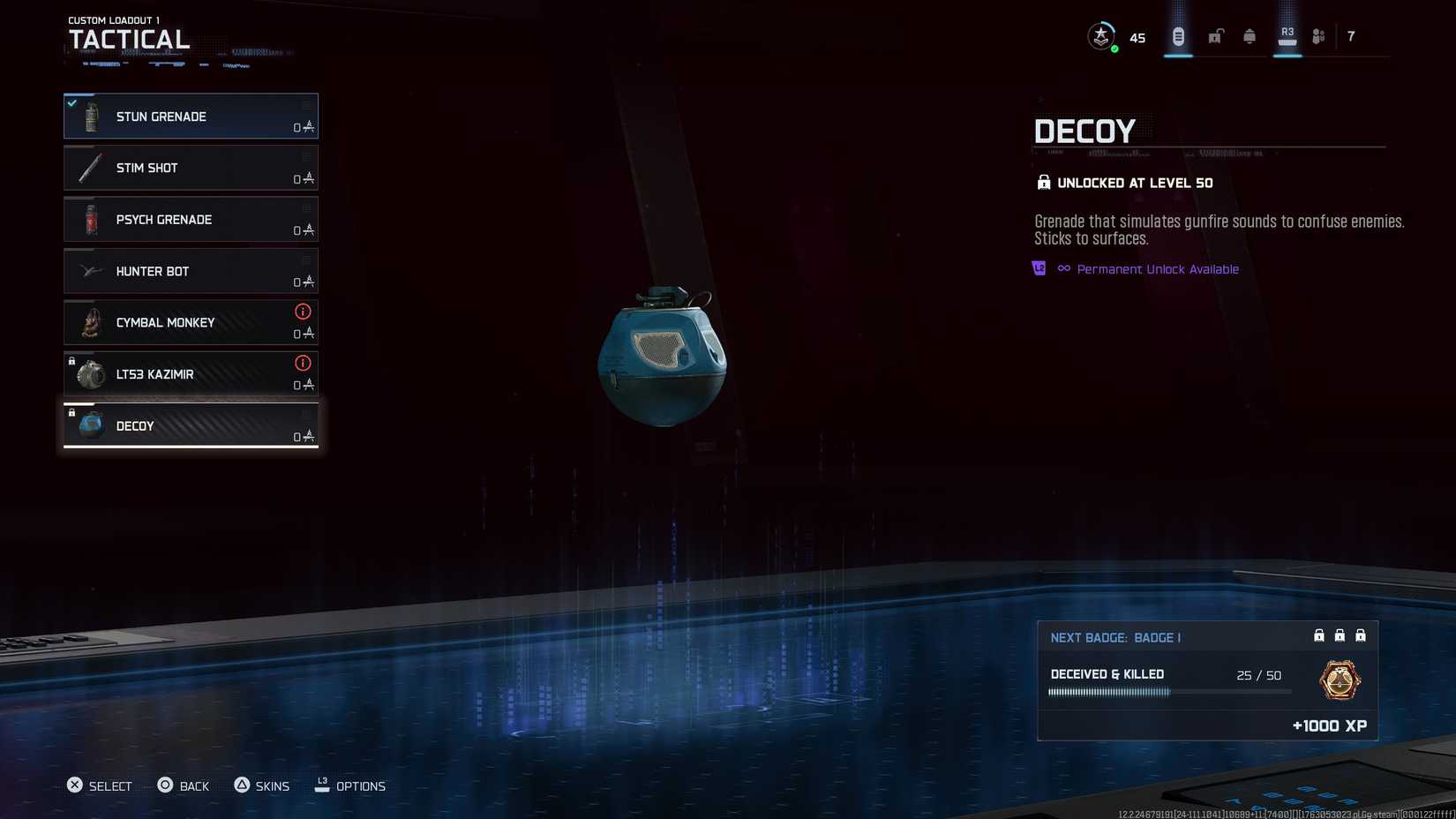Click the lock icon on LT53 KAZIMIR
Image resolution: width=1456 pixels, height=819 pixels.
click(x=71, y=361)
